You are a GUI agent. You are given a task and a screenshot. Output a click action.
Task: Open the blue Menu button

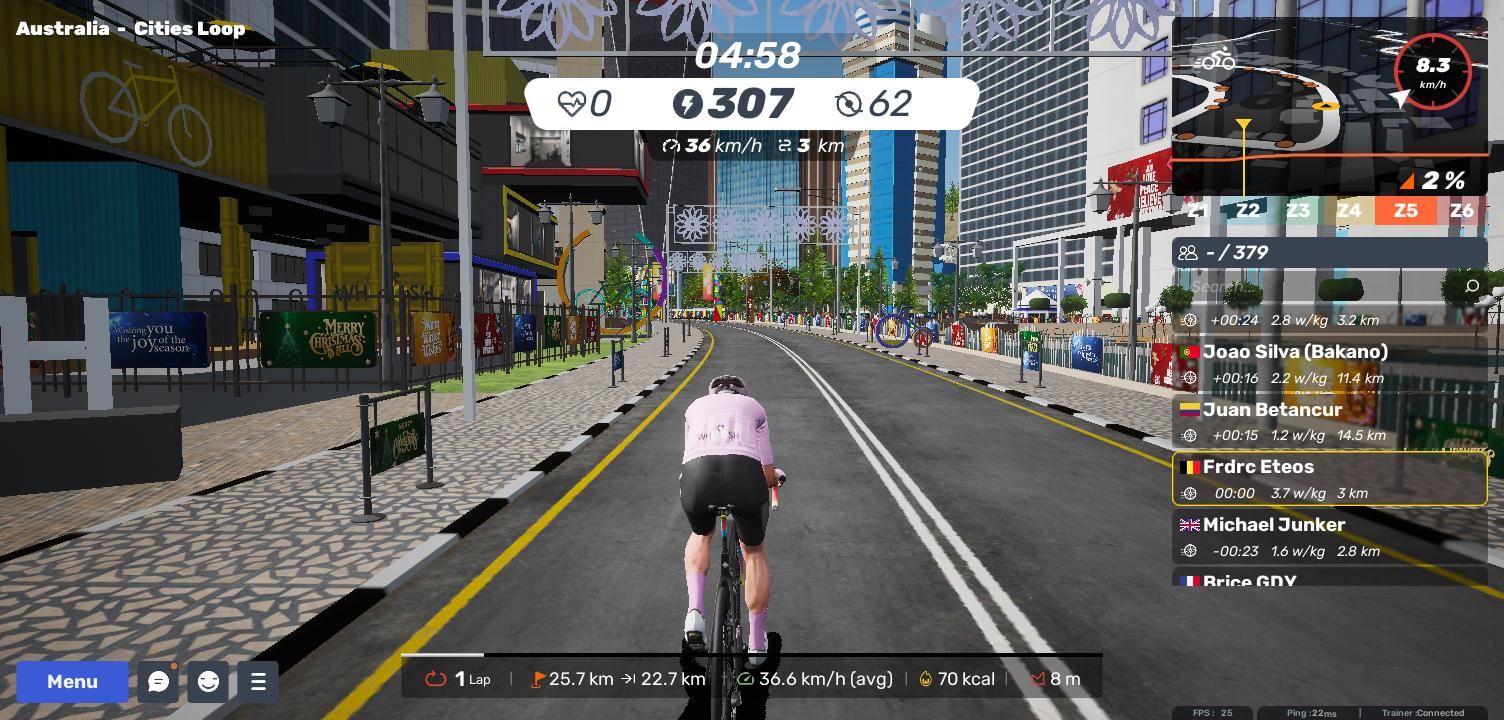72,682
